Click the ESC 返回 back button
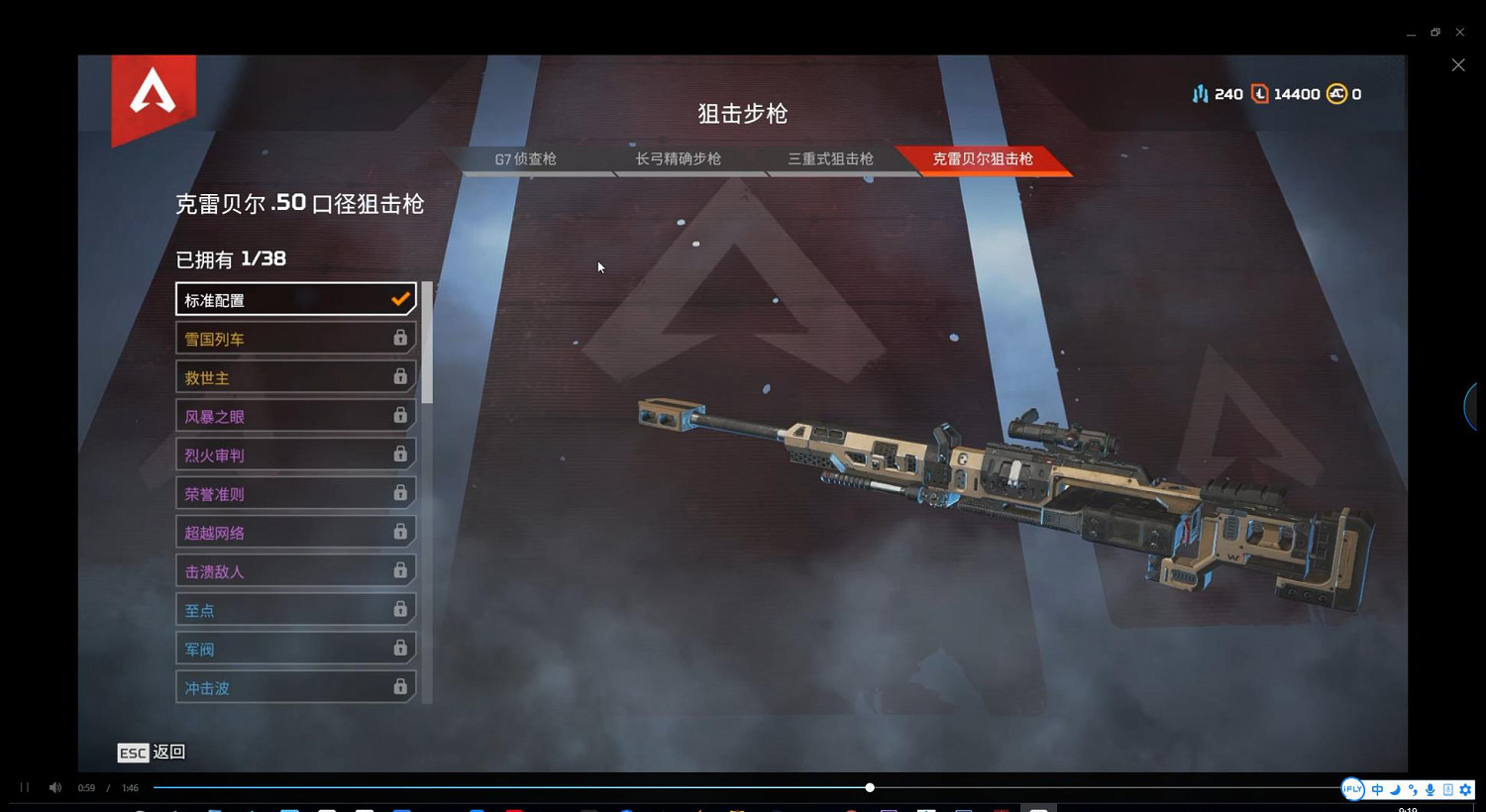1486x812 pixels. [x=151, y=753]
